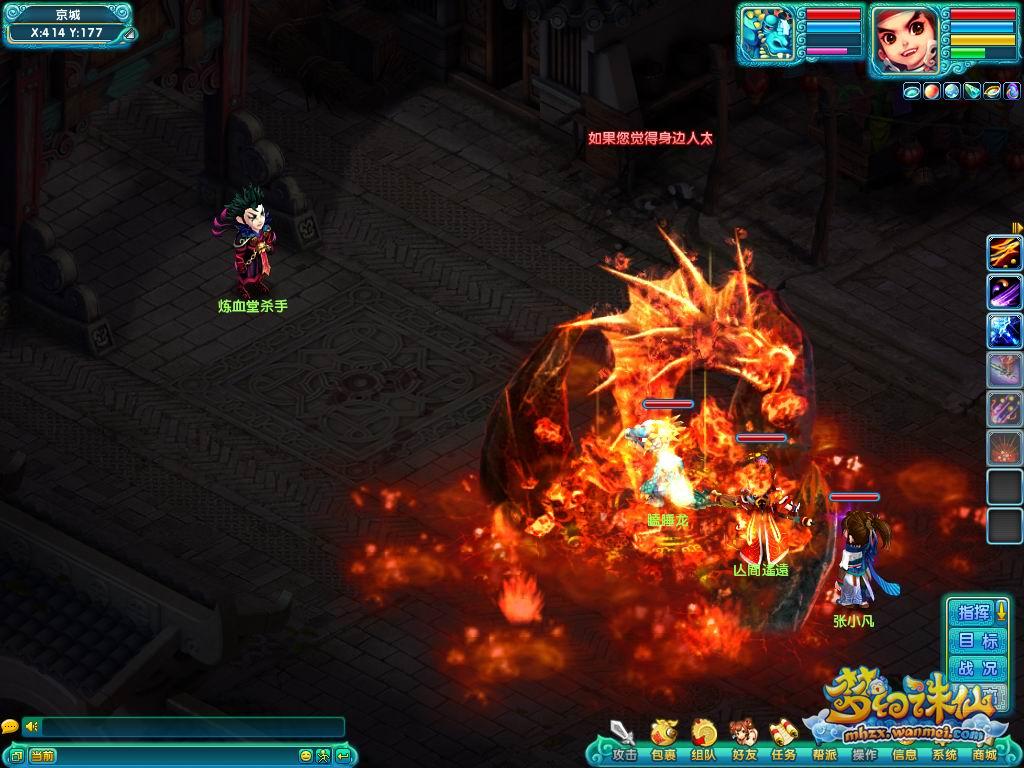Open the 任务 quest log

pyautogui.click(x=783, y=742)
